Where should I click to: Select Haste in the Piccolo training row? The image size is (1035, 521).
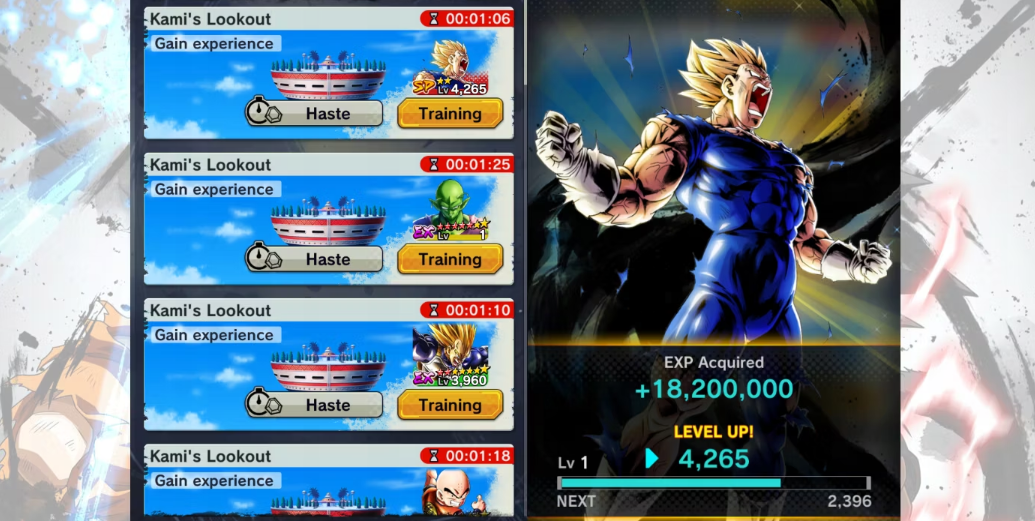tap(314, 259)
